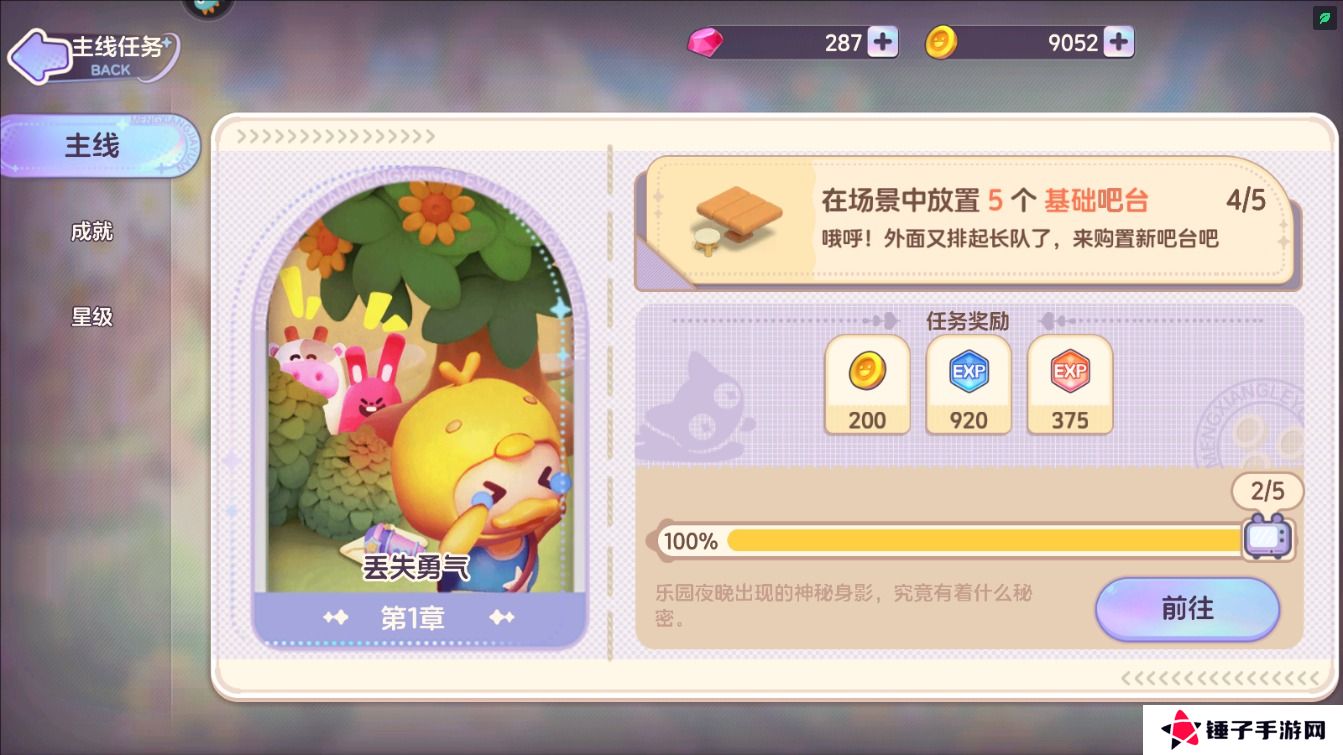The width and height of the screenshot is (1343, 755).
Task: Open the 星级 tab
Action: pyautogui.click(x=92, y=316)
